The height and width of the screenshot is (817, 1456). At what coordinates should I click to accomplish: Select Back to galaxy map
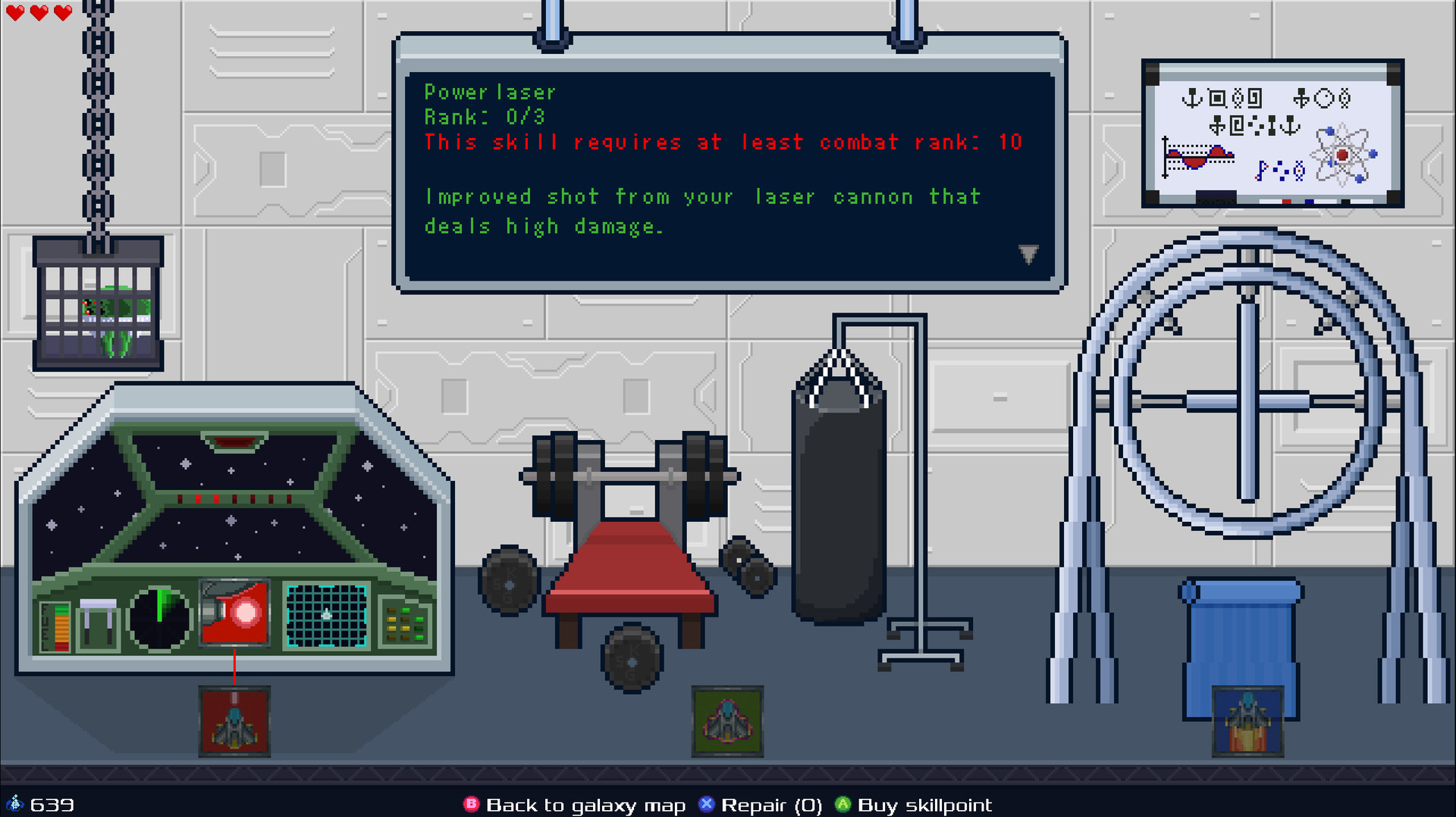tap(586, 805)
